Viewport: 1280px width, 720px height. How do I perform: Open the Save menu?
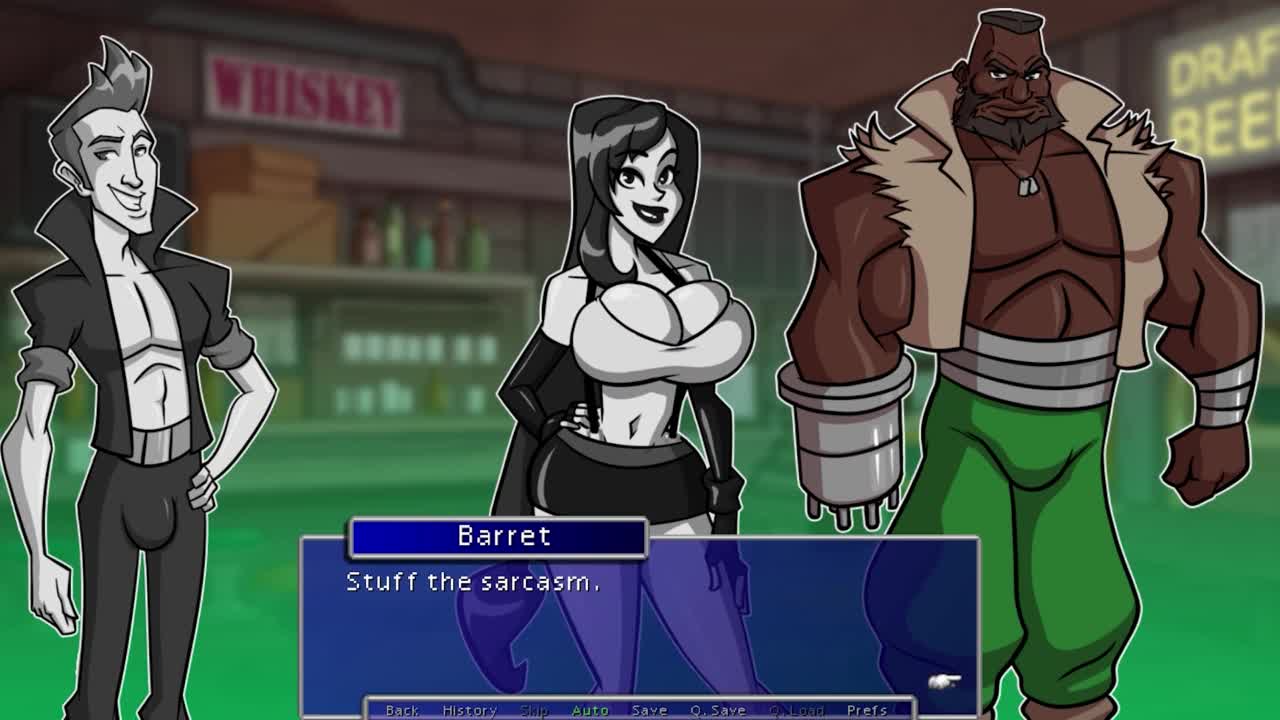point(649,710)
